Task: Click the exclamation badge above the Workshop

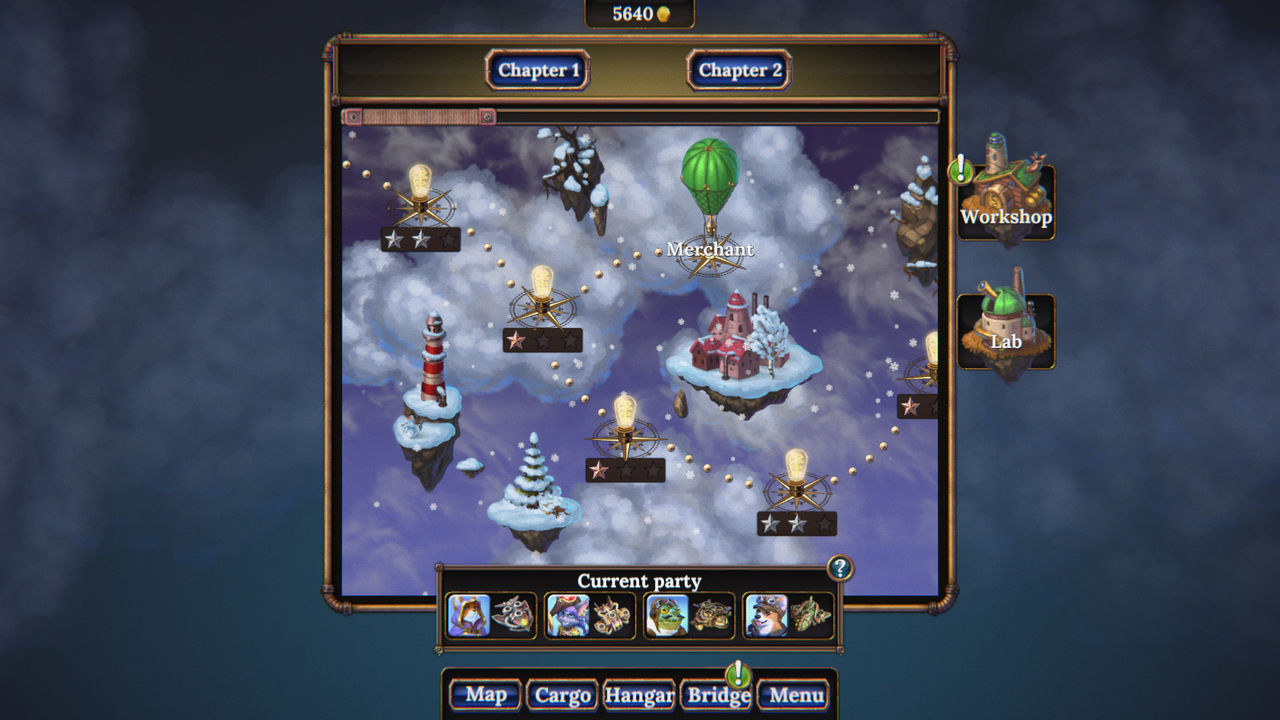Action: pyautogui.click(x=961, y=170)
